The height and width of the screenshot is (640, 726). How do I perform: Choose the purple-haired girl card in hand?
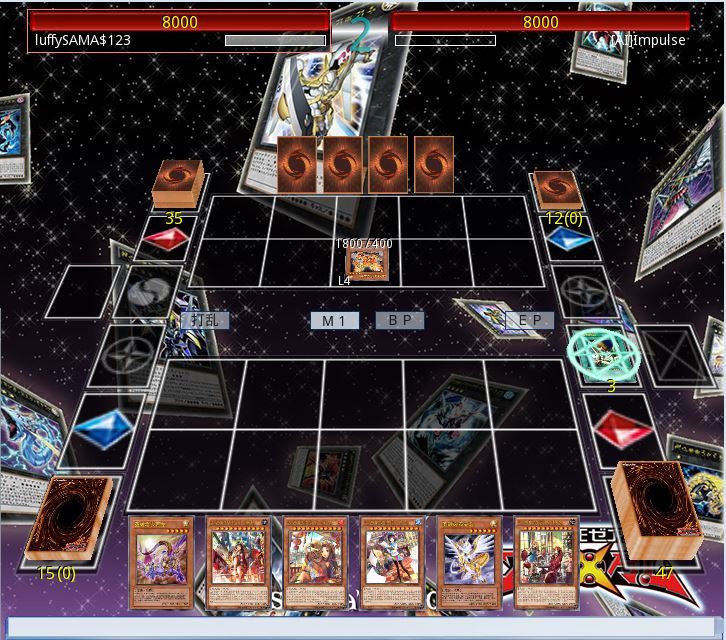[x=162, y=561]
